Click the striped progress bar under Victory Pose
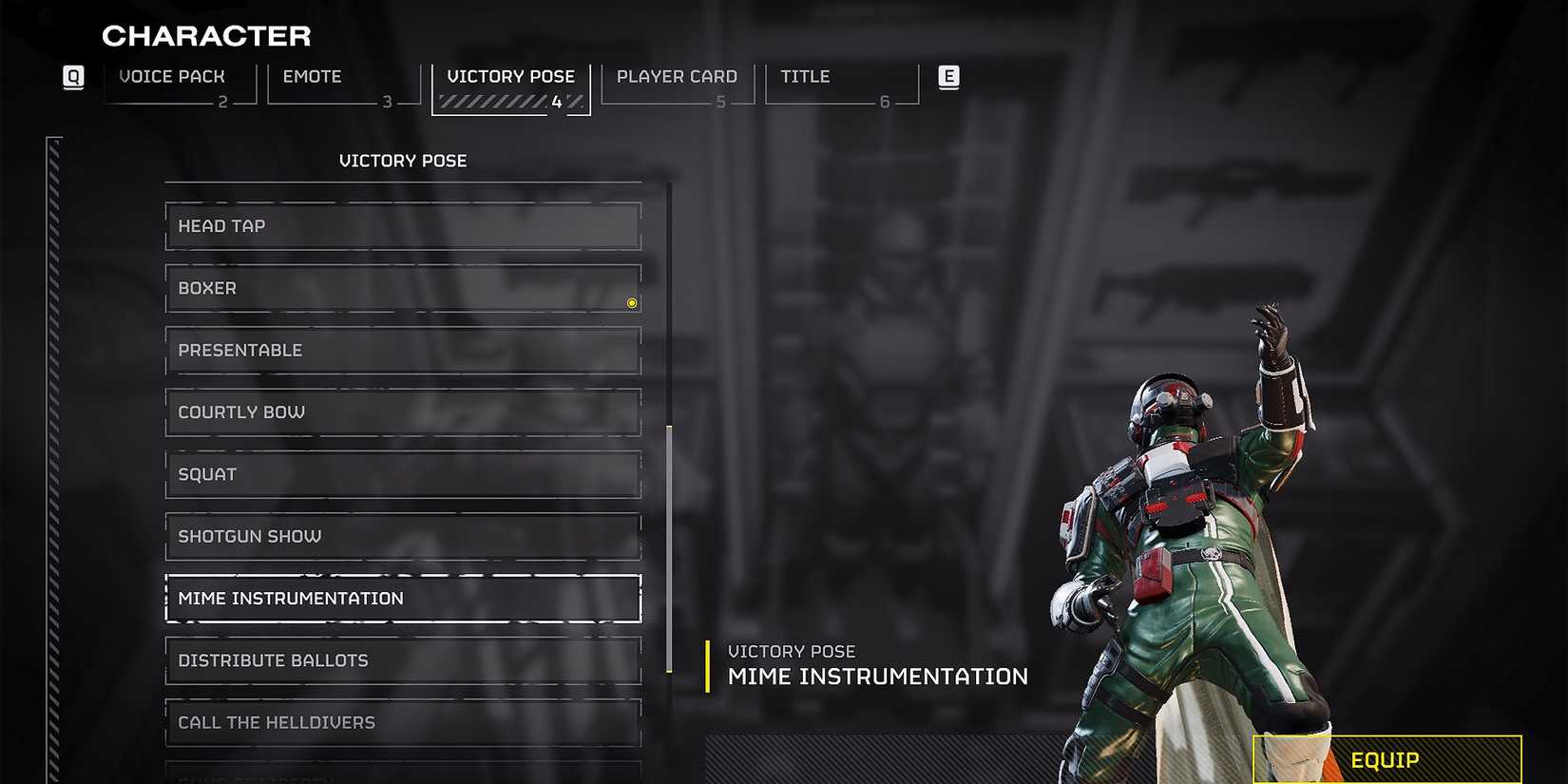 [x=504, y=100]
